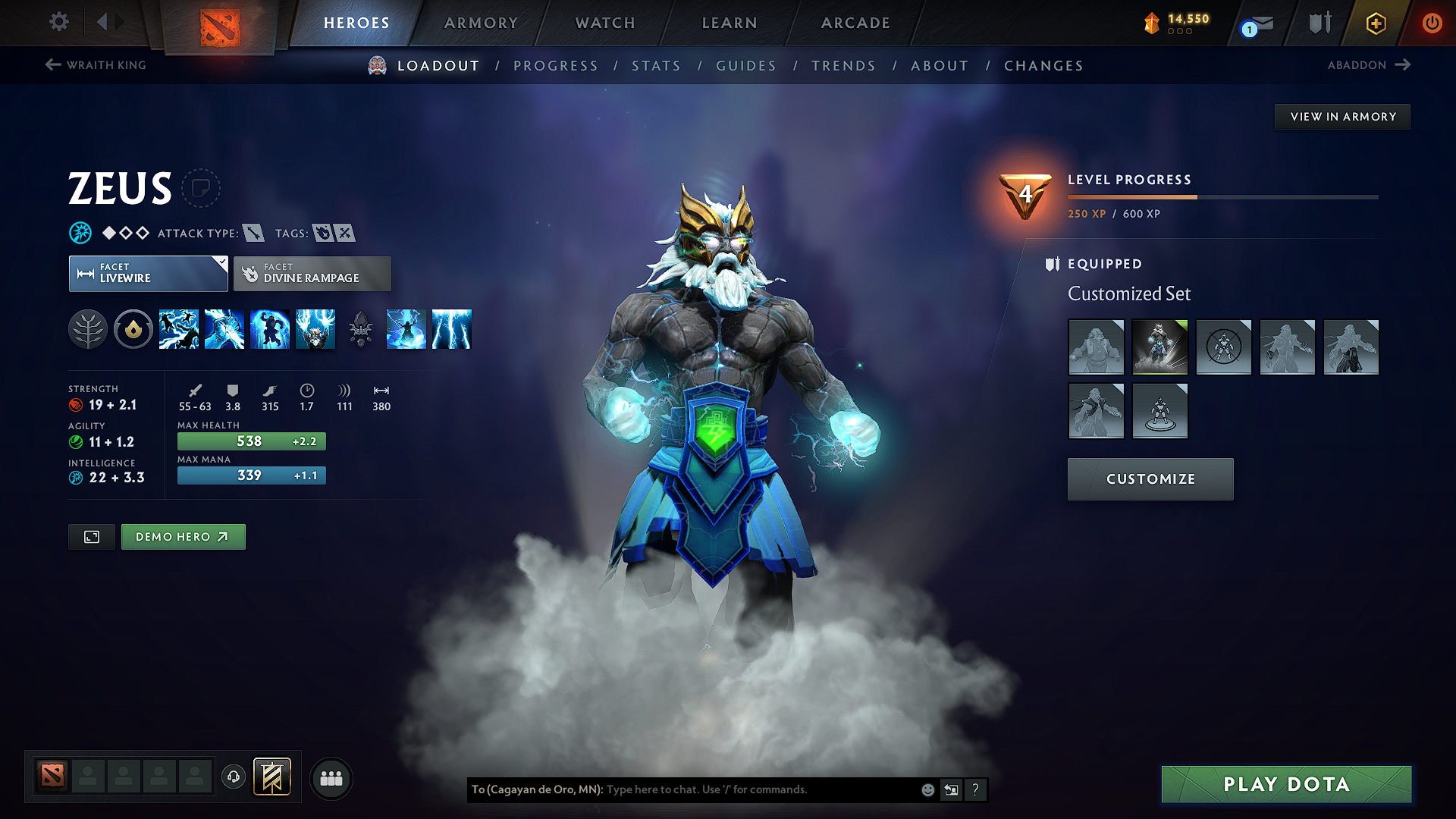Image resolution: width=1456 pixels, height=819 pixels.
Task: Go back to Wraith King's page
Action: click(x=95, y=65)
